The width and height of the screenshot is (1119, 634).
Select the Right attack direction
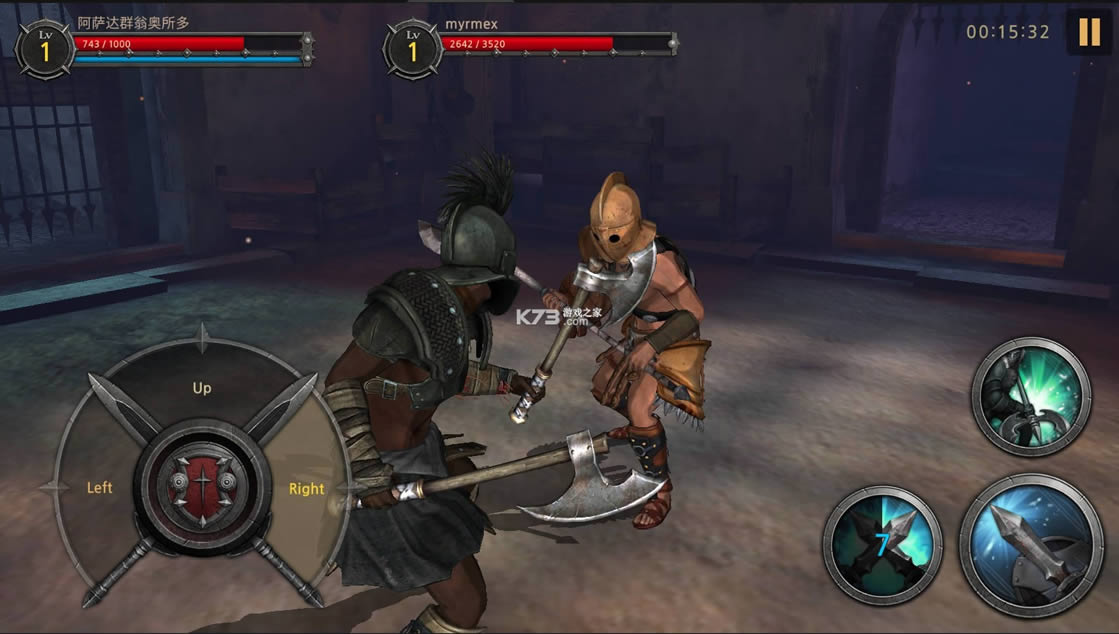(306, 489)
